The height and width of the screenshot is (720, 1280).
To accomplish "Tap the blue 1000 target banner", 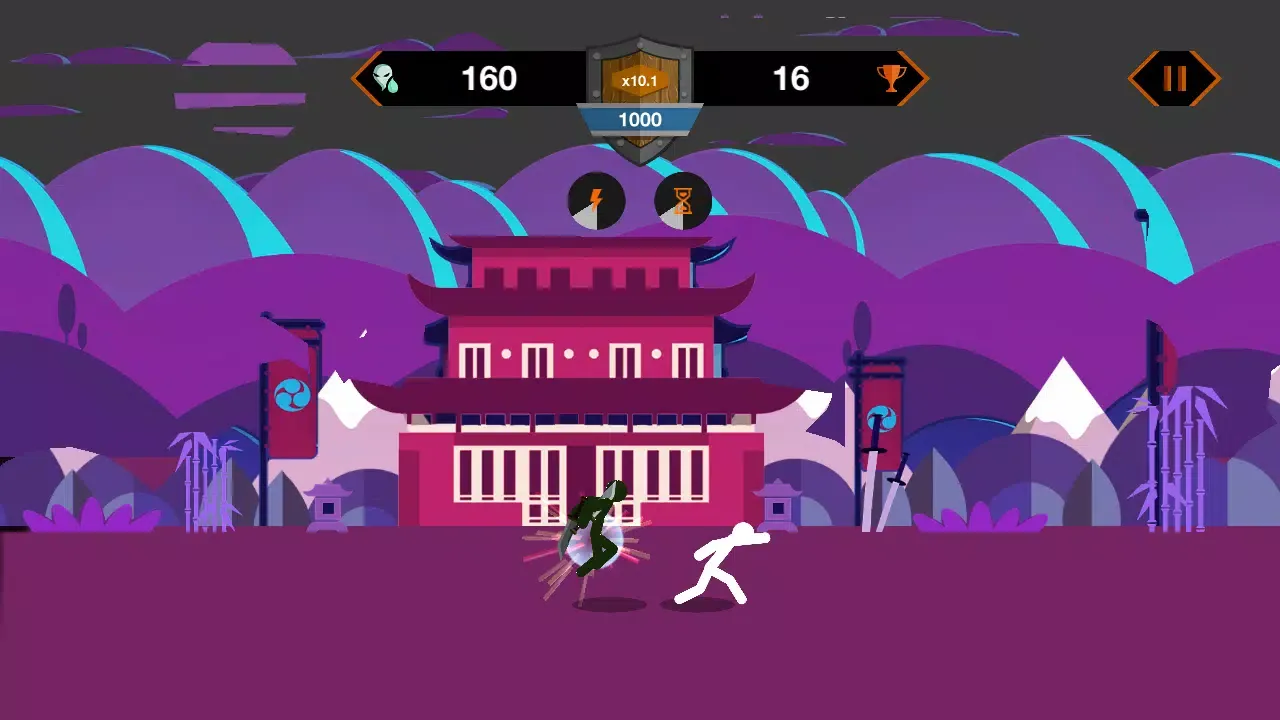I will pyautogui.click(x=640, y=120).
